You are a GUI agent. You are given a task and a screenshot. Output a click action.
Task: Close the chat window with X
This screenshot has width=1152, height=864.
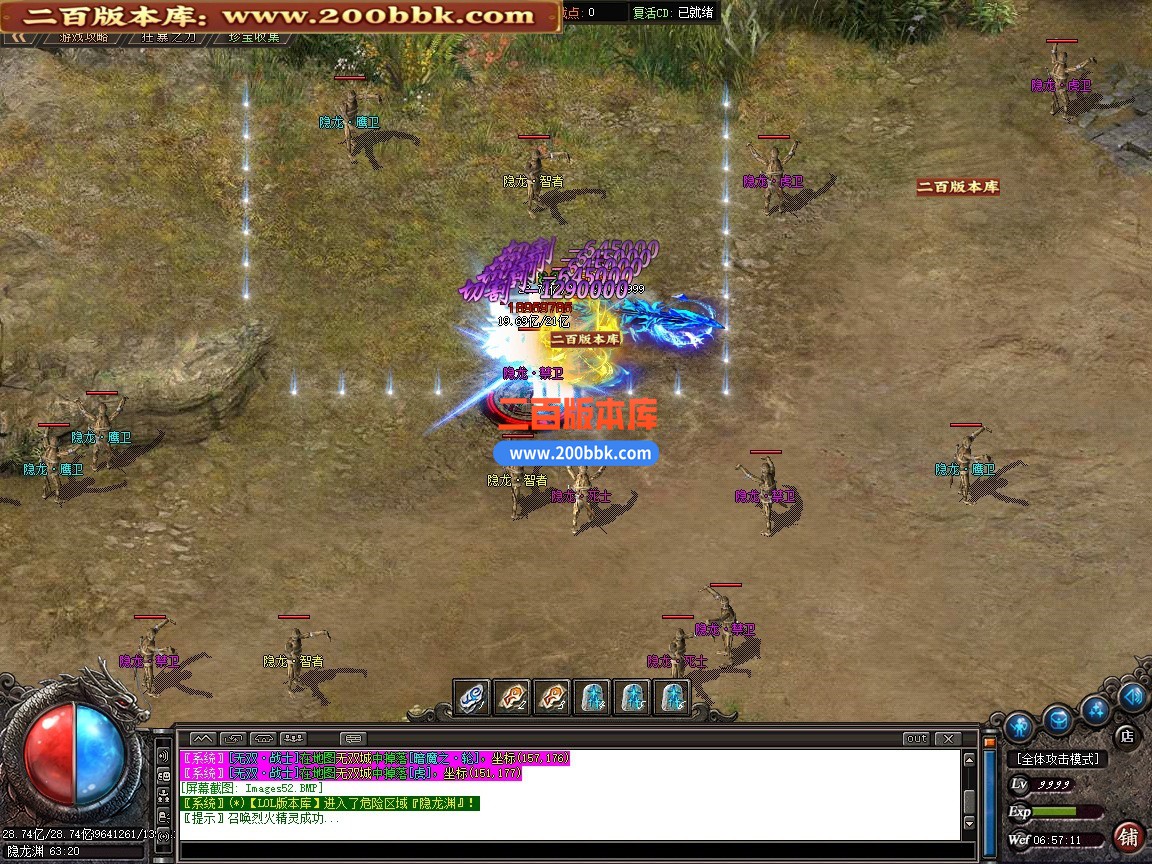(x=947, y=739)
